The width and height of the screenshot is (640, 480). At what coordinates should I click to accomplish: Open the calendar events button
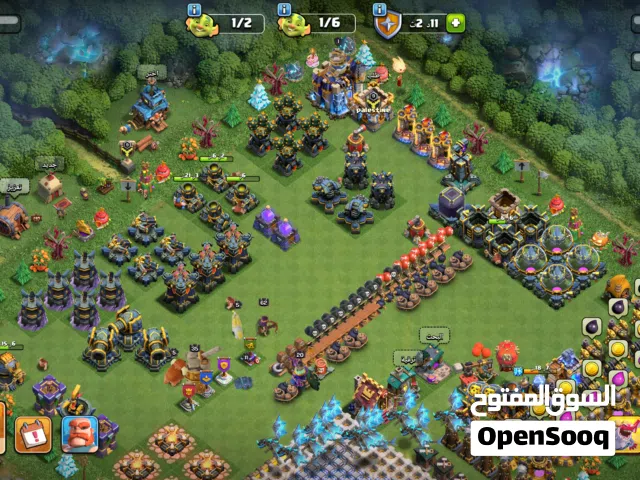coord(33,434)
